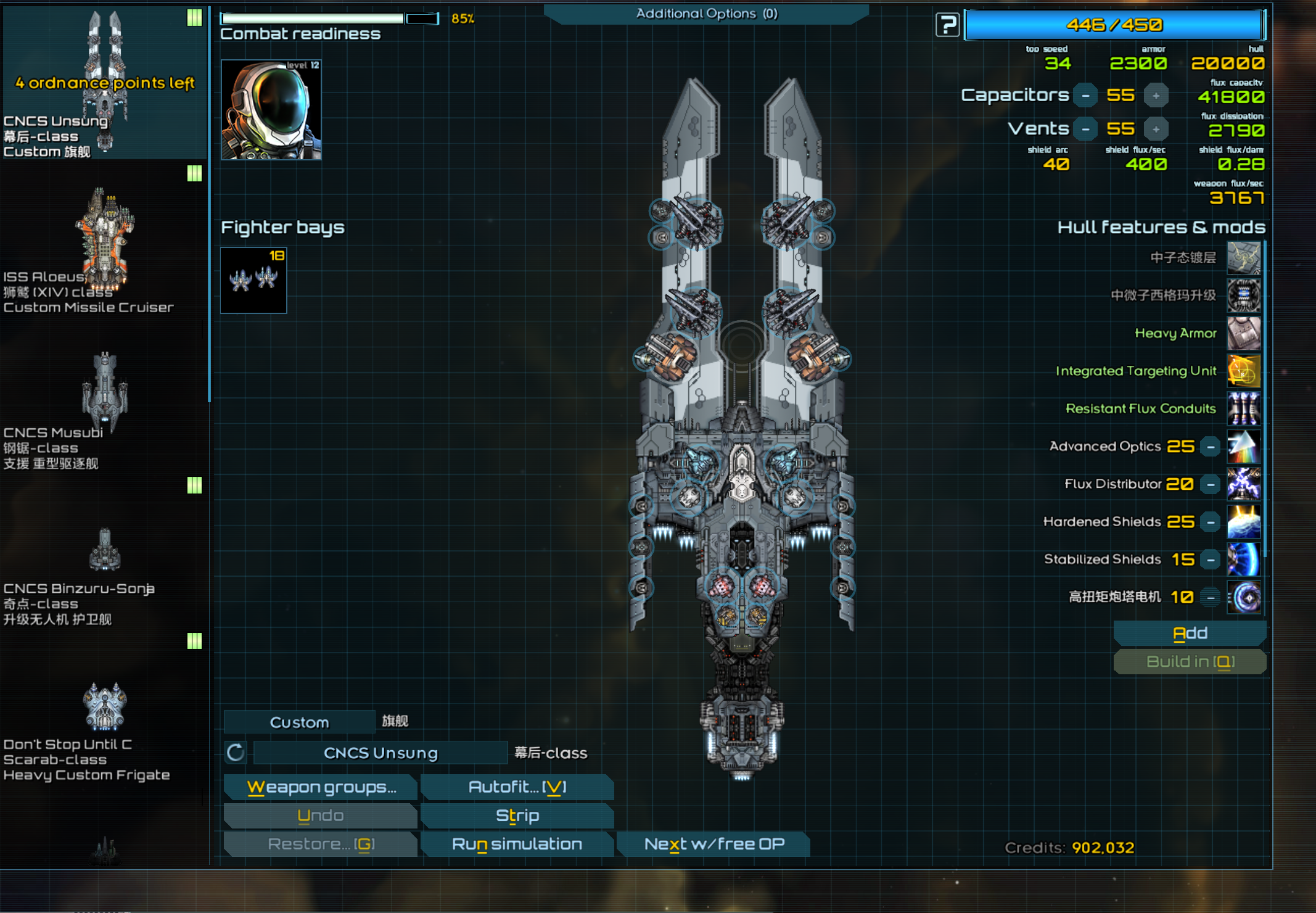Increase Vents with the plus button
Viewport: 1316px width, 913px height.
coord(1156,129)
